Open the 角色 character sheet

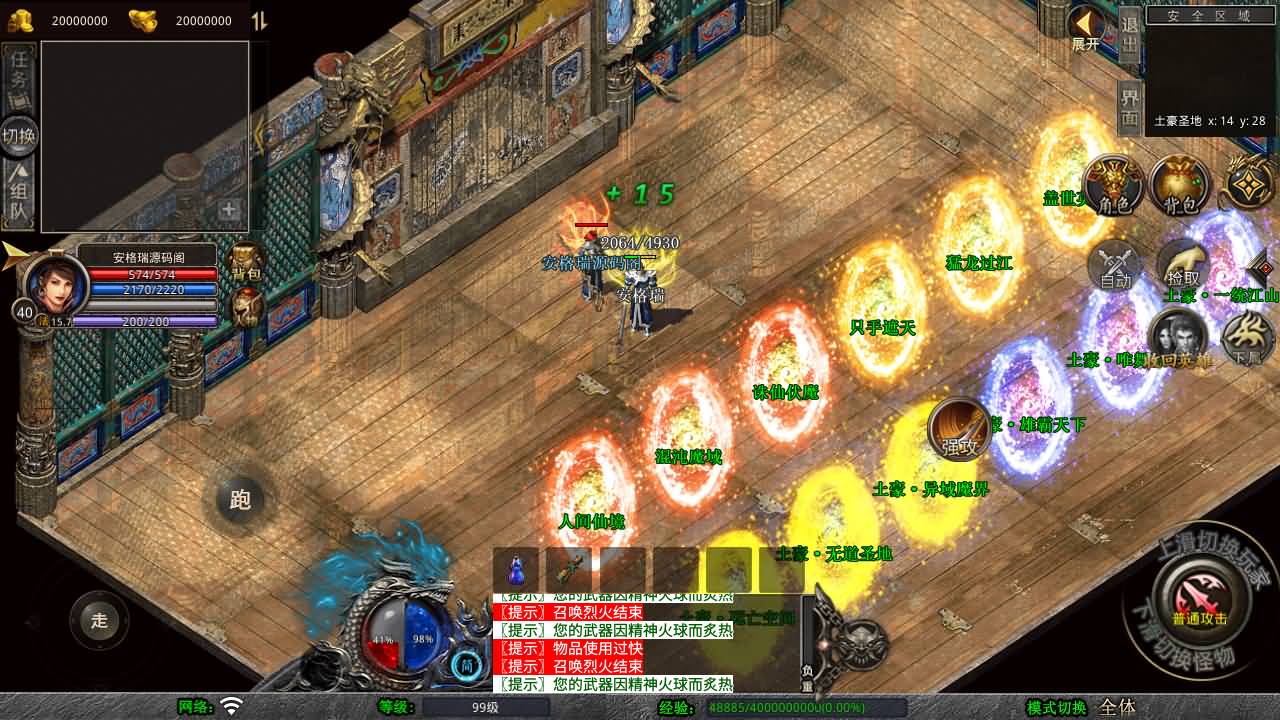point(1114,186)
